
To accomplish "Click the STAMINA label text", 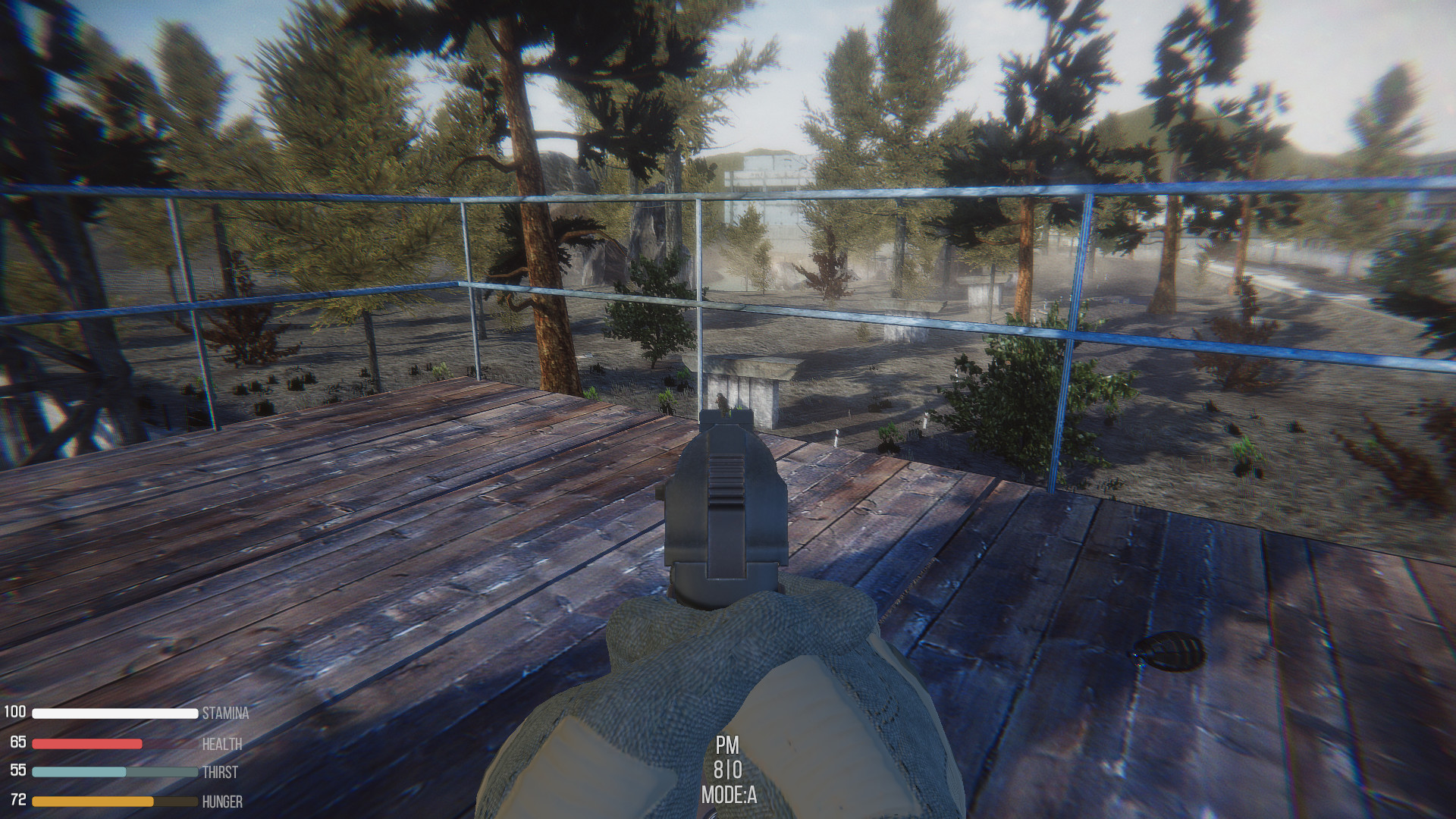I will click(225, 714).
